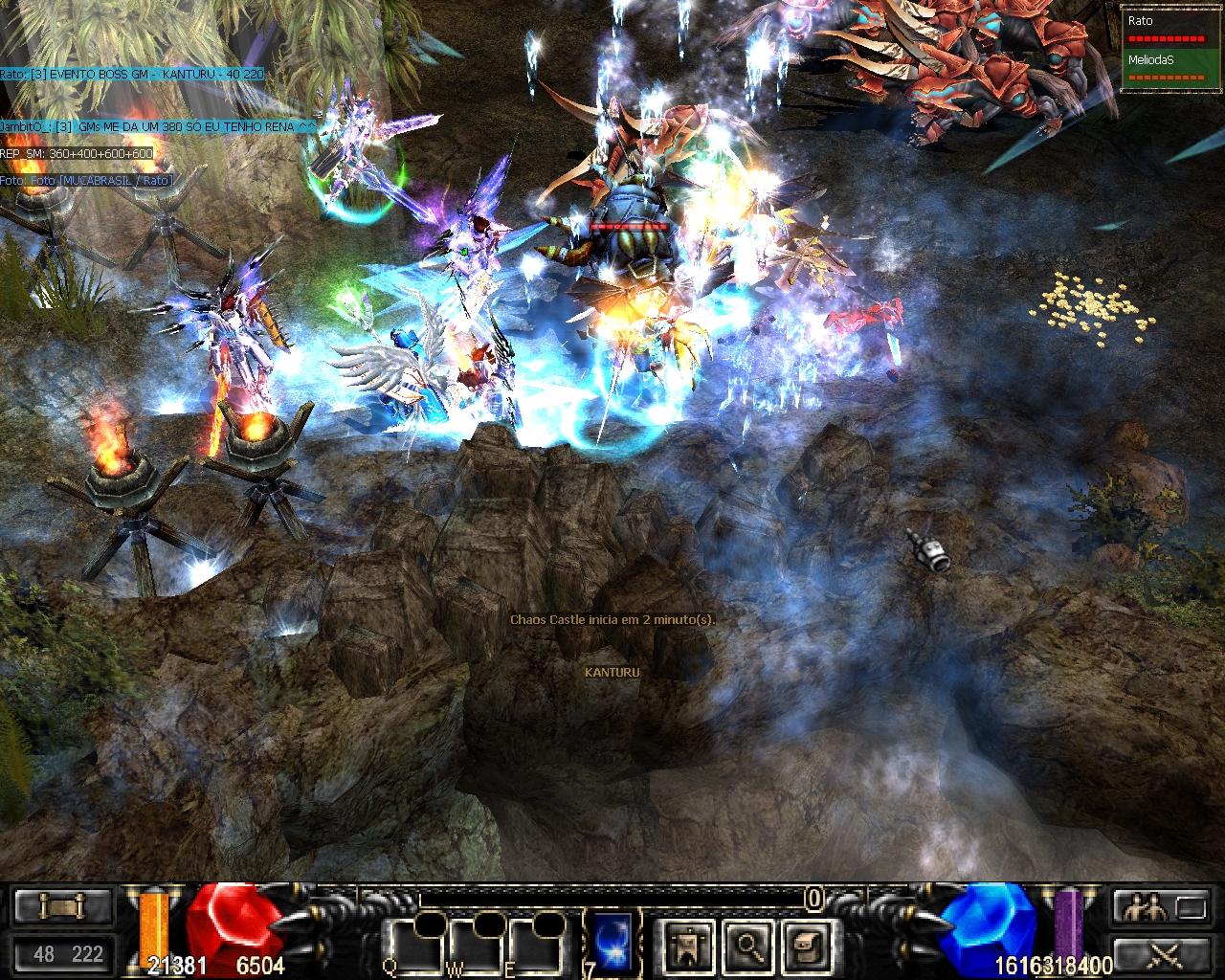Activate the blue swirl skill icon

point(612,943)
